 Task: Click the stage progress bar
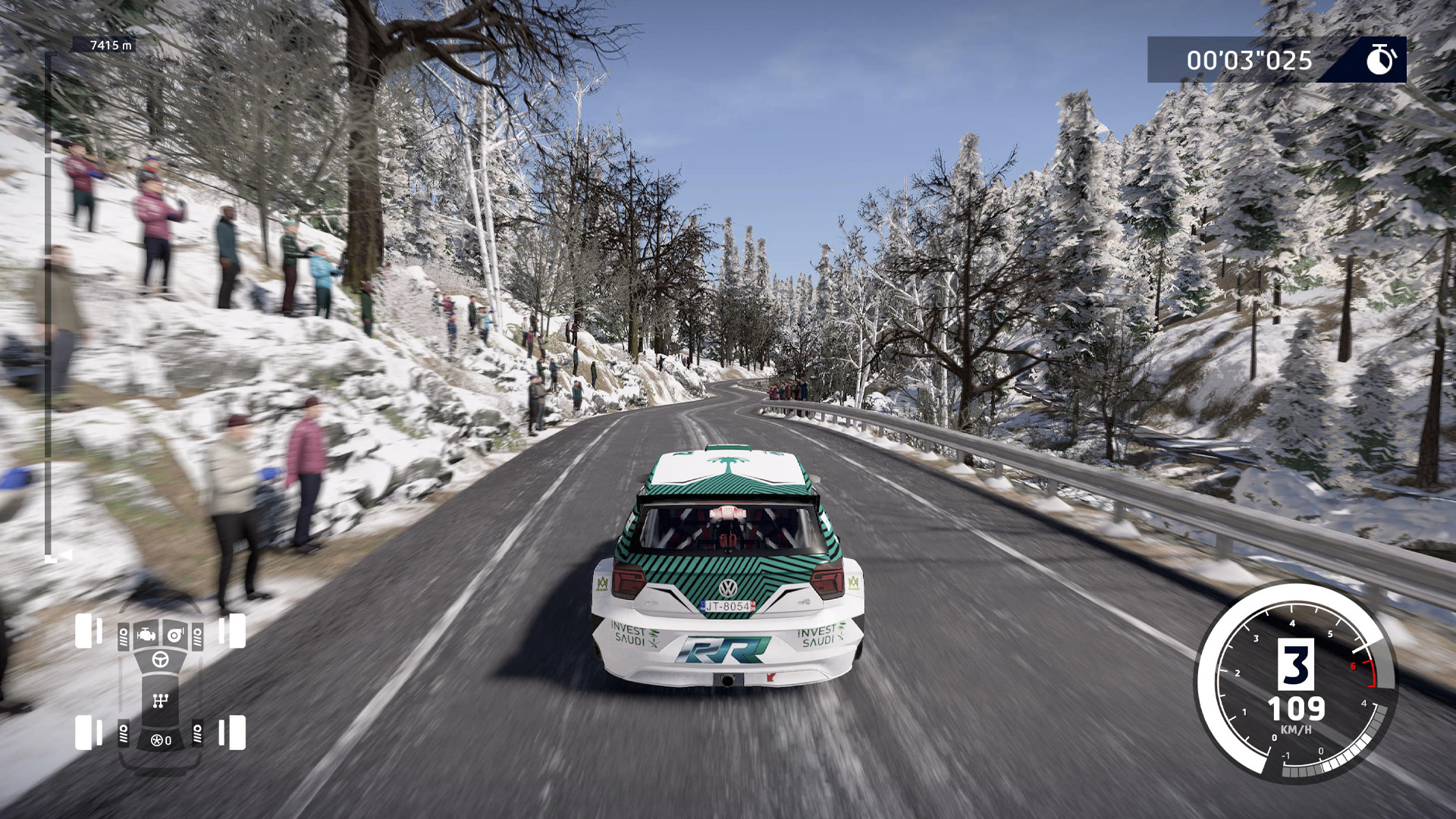coord(49,303)
